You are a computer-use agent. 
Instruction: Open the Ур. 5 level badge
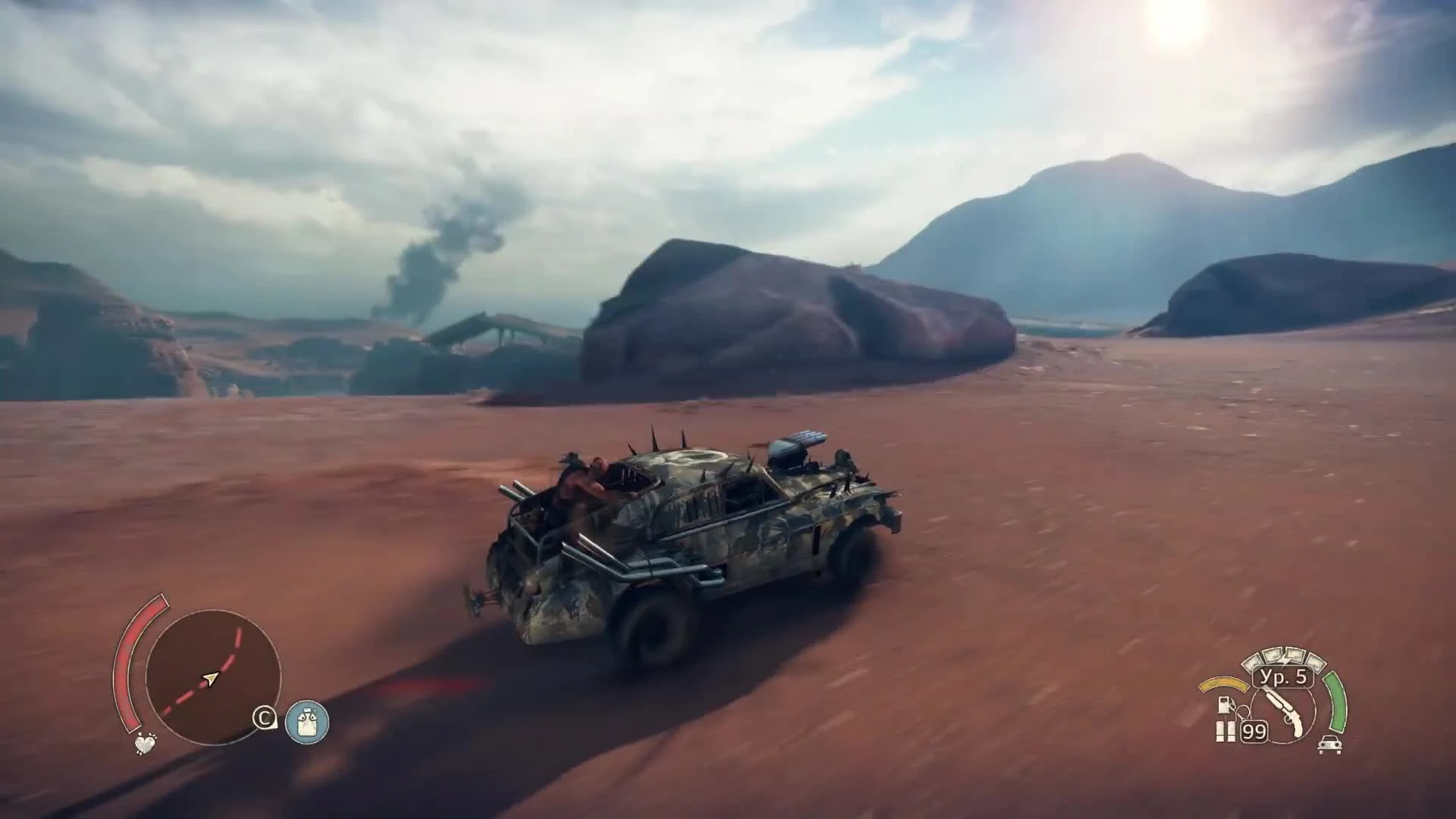[x=1282, y=678]
